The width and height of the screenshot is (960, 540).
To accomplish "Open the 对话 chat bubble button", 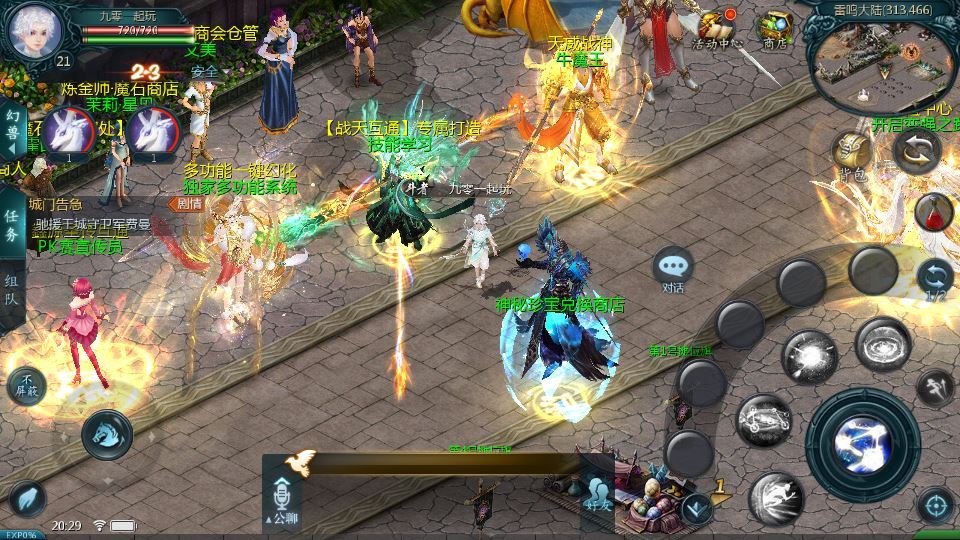I will click(x=673, y=268).
